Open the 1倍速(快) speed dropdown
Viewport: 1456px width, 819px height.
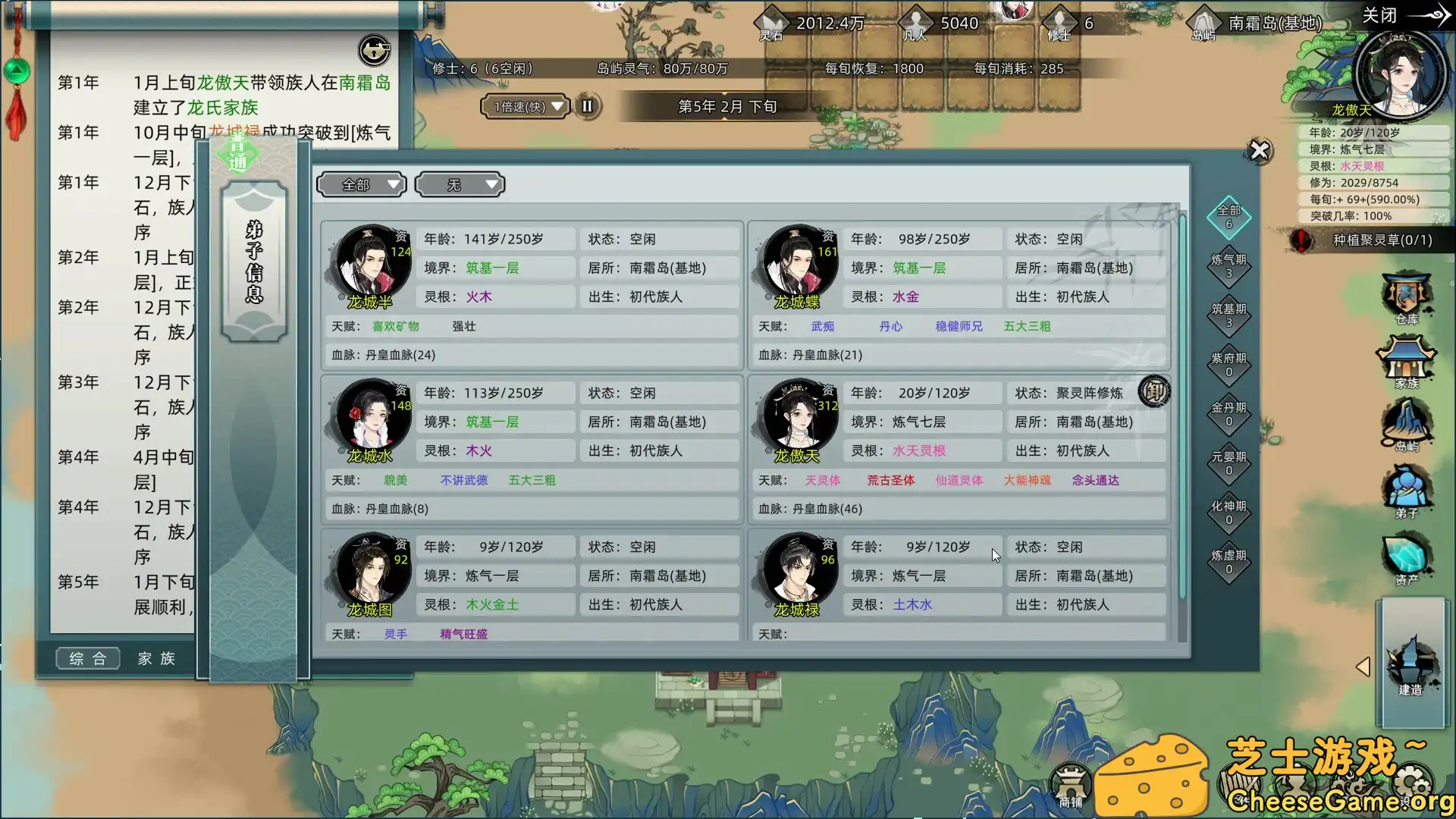[525, 106]
